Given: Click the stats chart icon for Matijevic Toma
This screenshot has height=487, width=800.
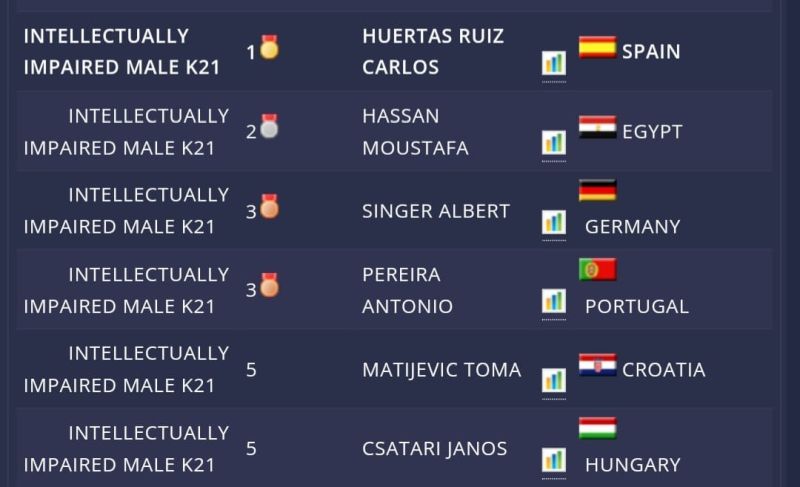Looking at the screenshot, I should click(x=554, y=380).
